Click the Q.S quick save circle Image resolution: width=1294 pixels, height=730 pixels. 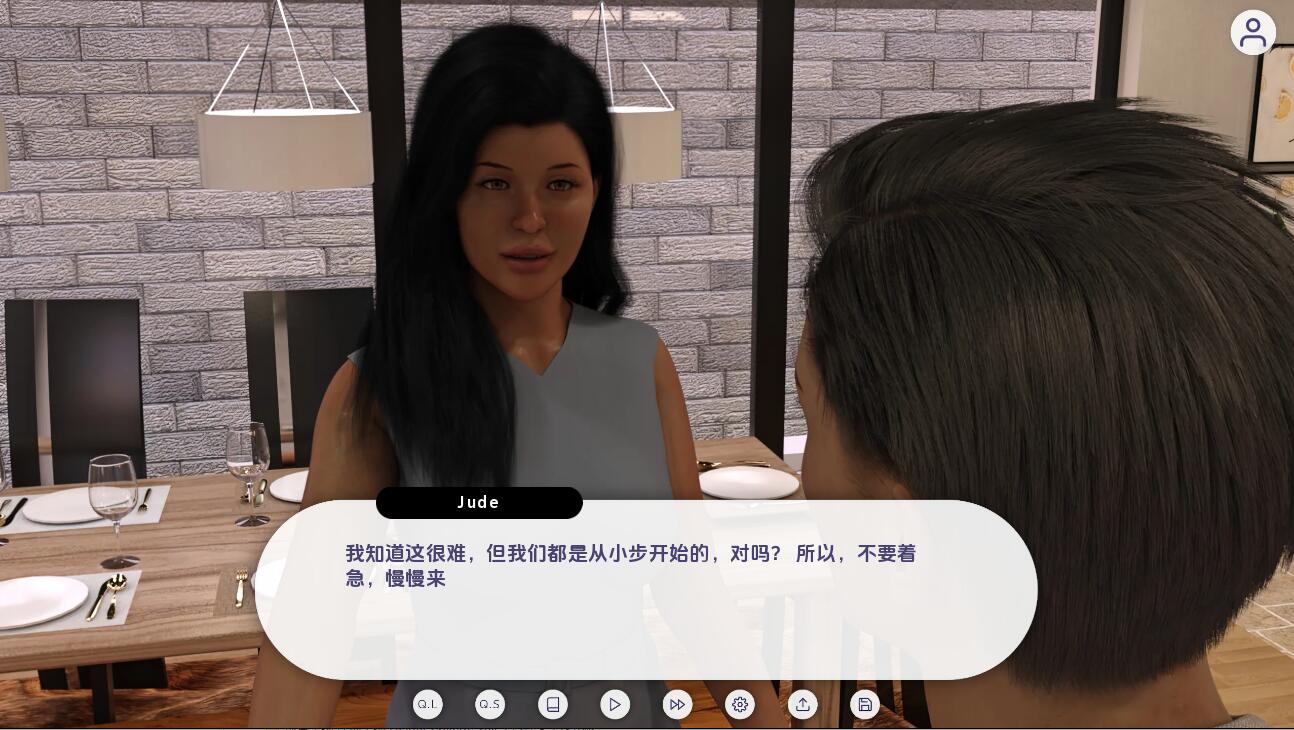pyautogui.click(x=489, y=704)
